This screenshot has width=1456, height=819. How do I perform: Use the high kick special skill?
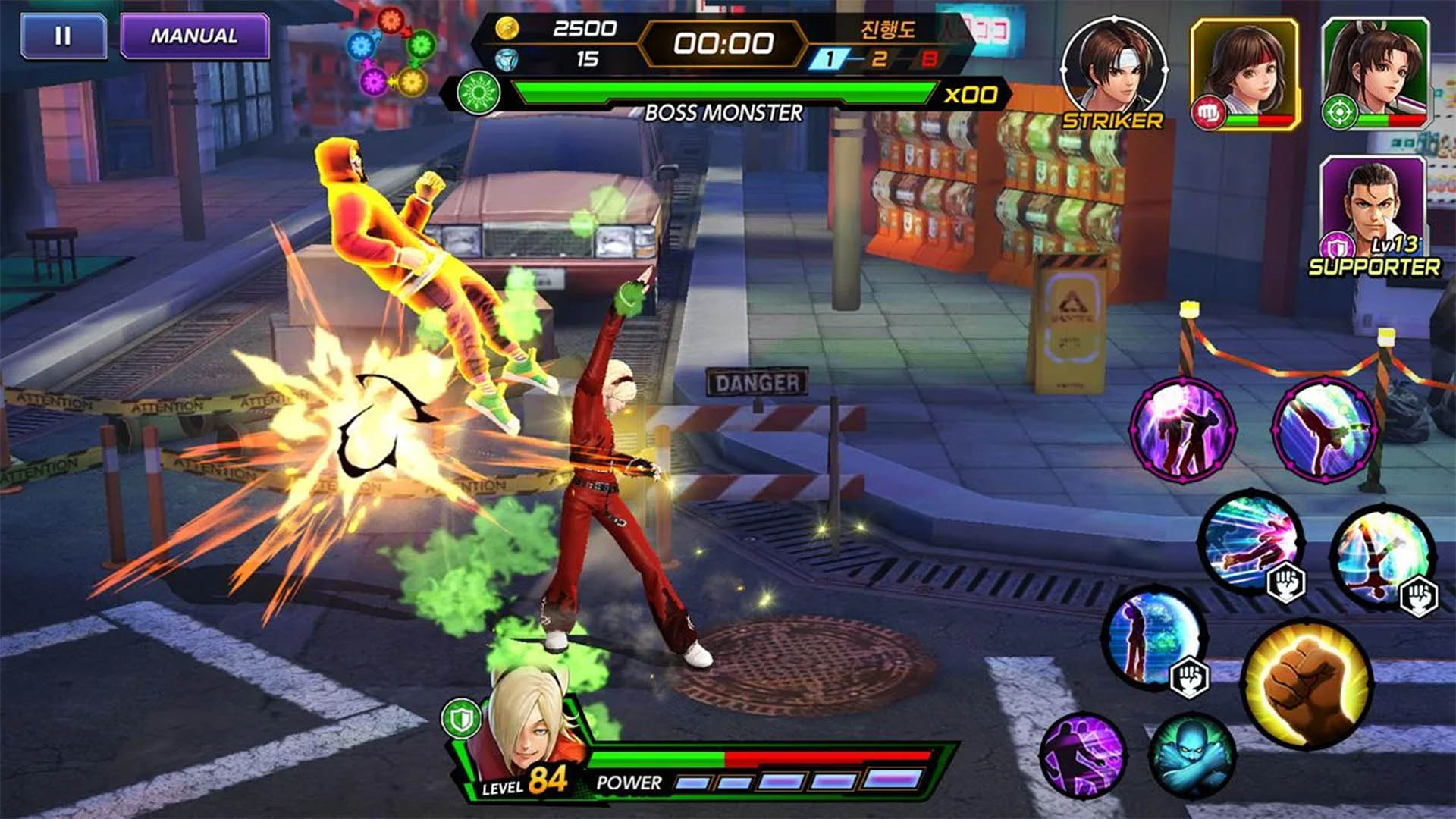[x=1324, y=428]
